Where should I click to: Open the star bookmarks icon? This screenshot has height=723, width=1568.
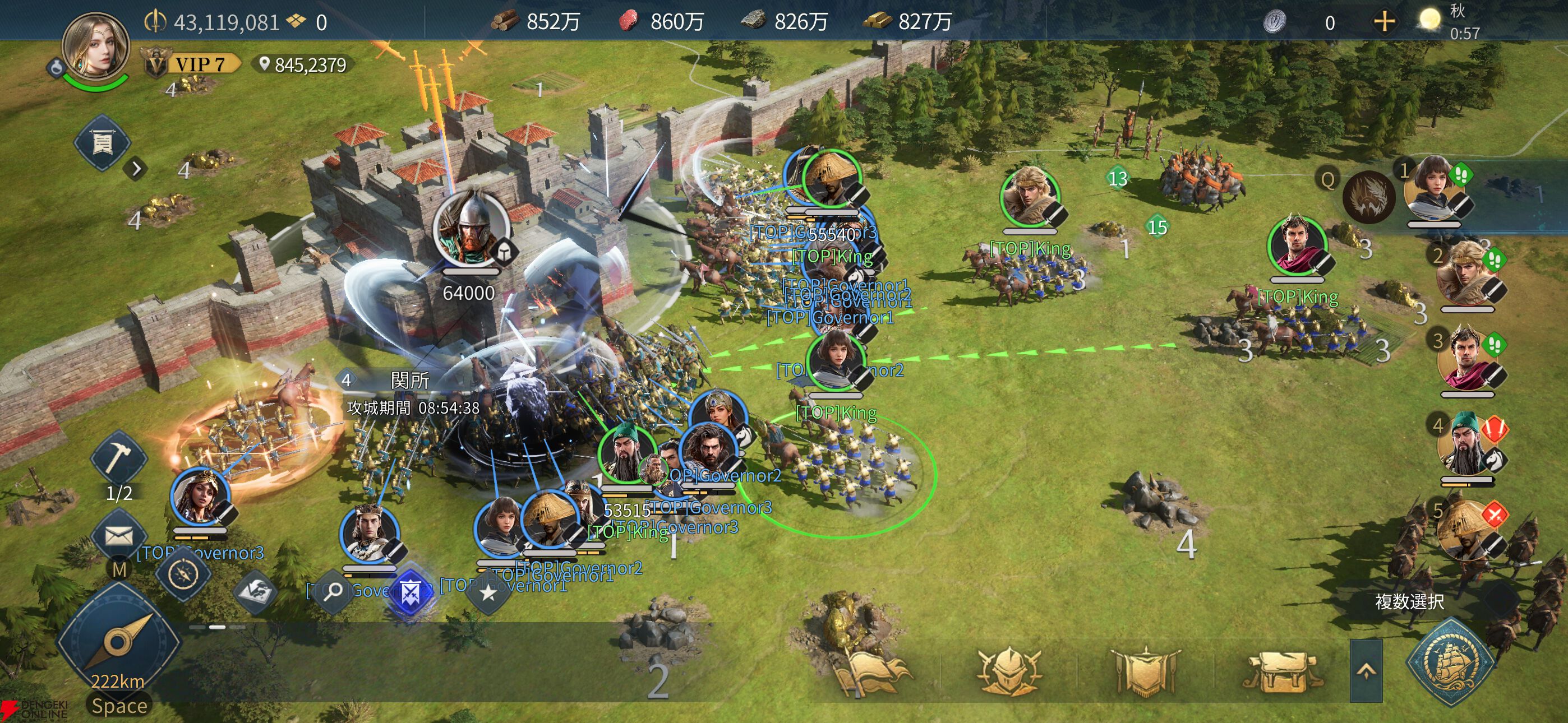(x=488, y=592)
